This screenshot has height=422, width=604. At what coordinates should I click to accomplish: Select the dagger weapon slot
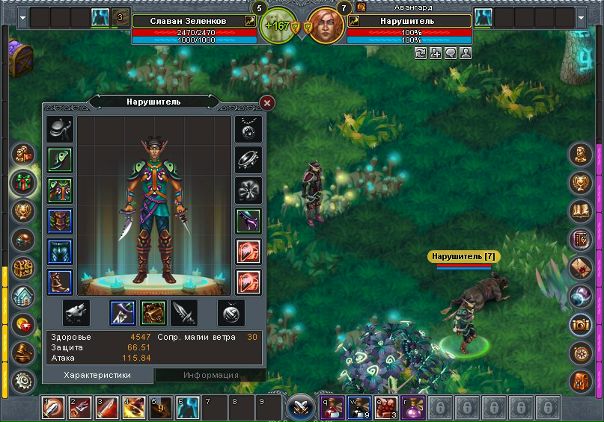point(184,313)
